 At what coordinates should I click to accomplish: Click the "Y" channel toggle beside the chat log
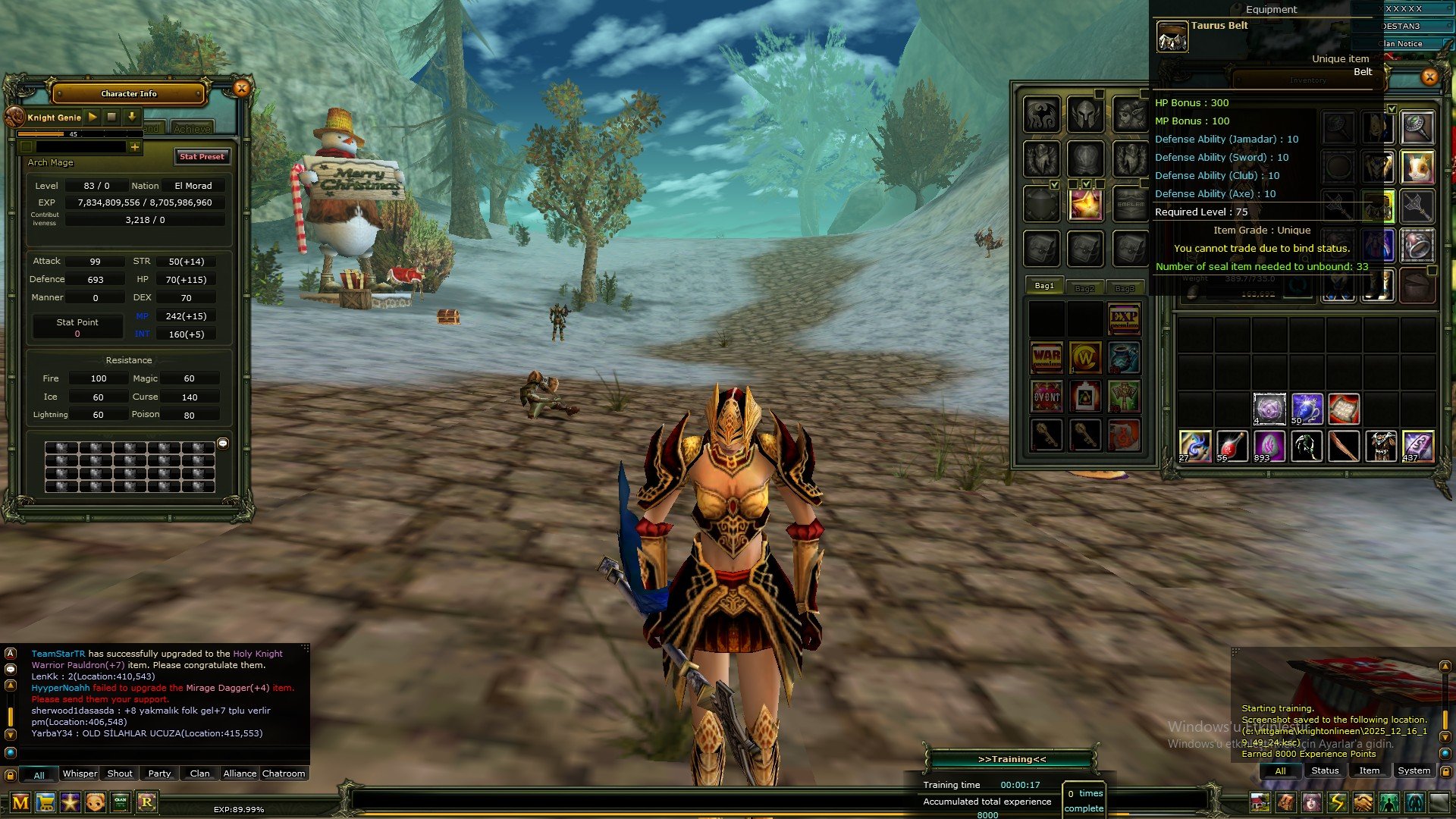(x=9, y=733)
